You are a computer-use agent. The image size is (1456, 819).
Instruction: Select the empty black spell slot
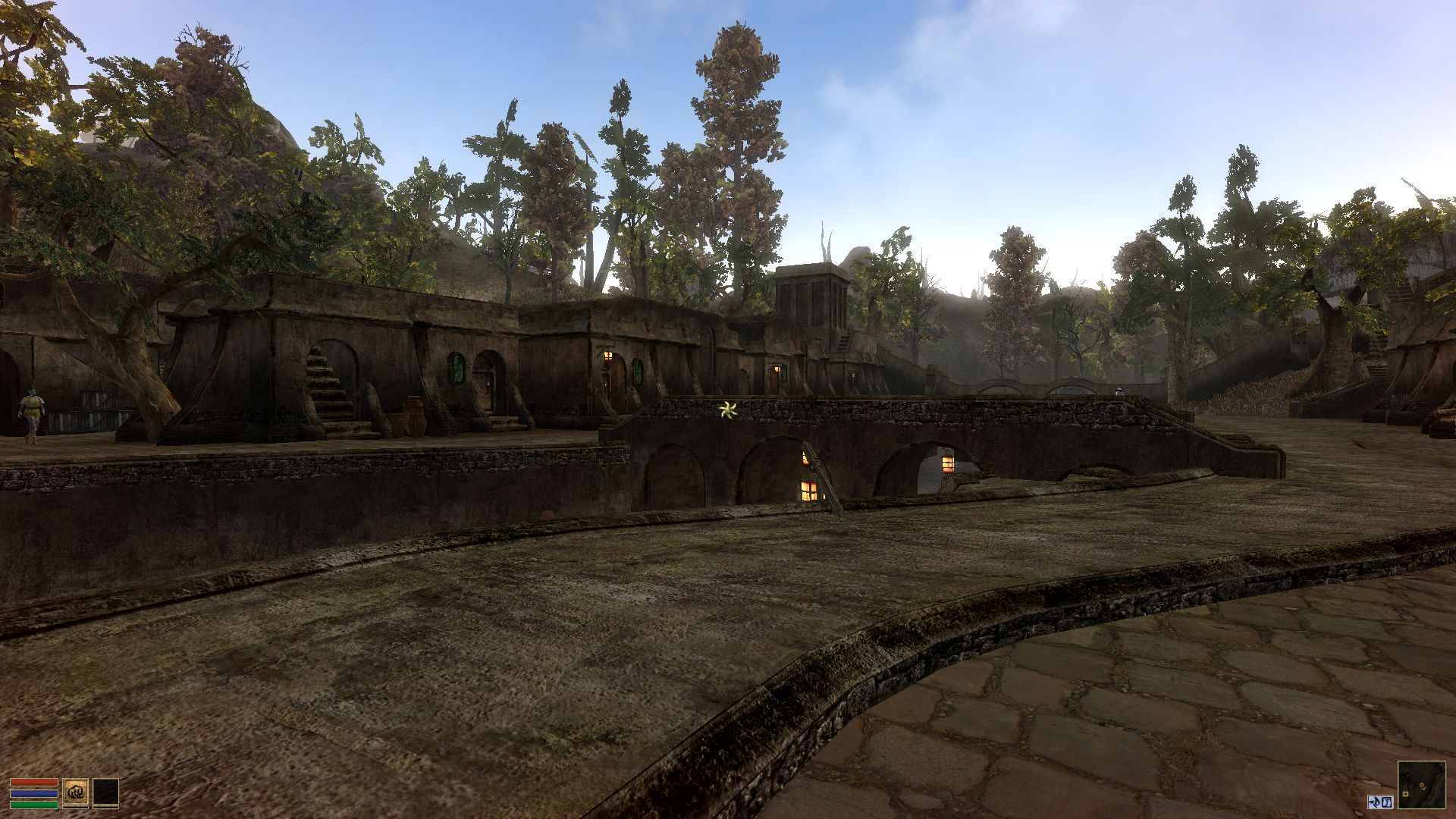pos(105,792)
